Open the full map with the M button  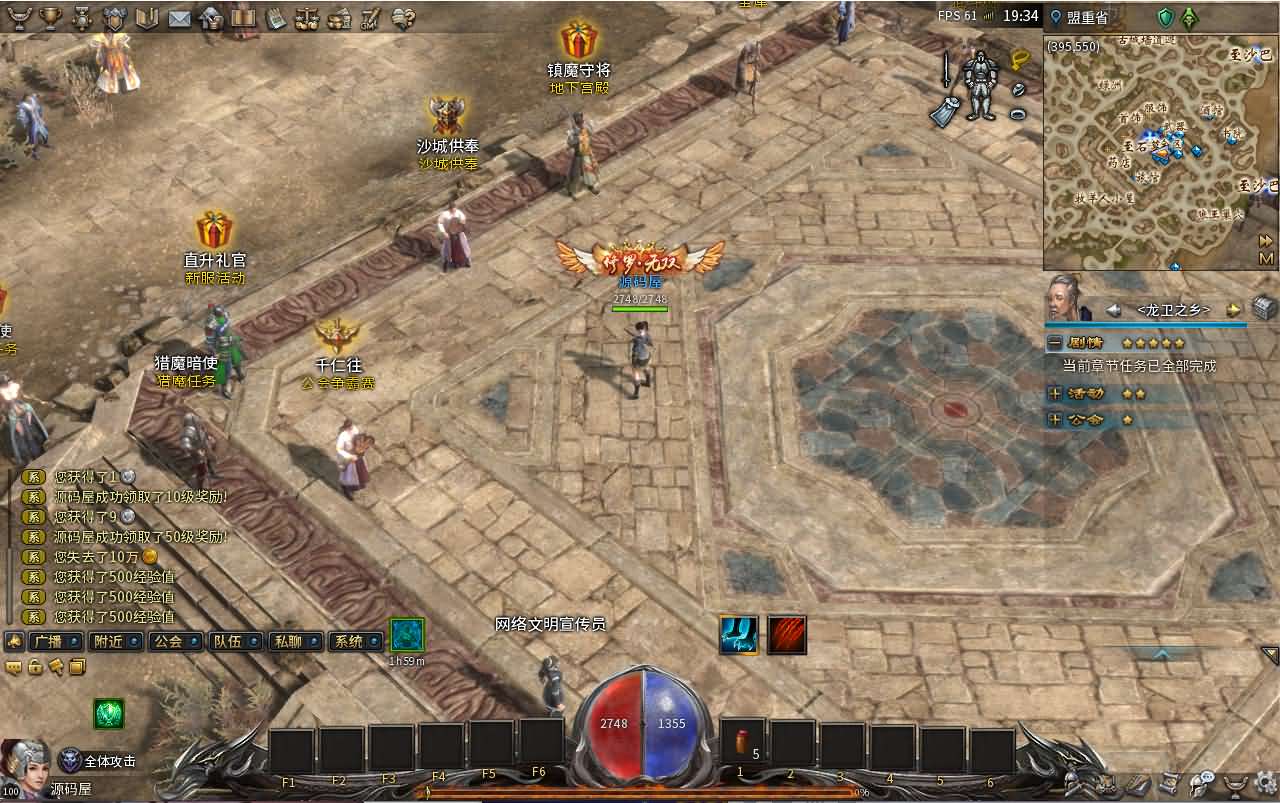point(1266,258)
